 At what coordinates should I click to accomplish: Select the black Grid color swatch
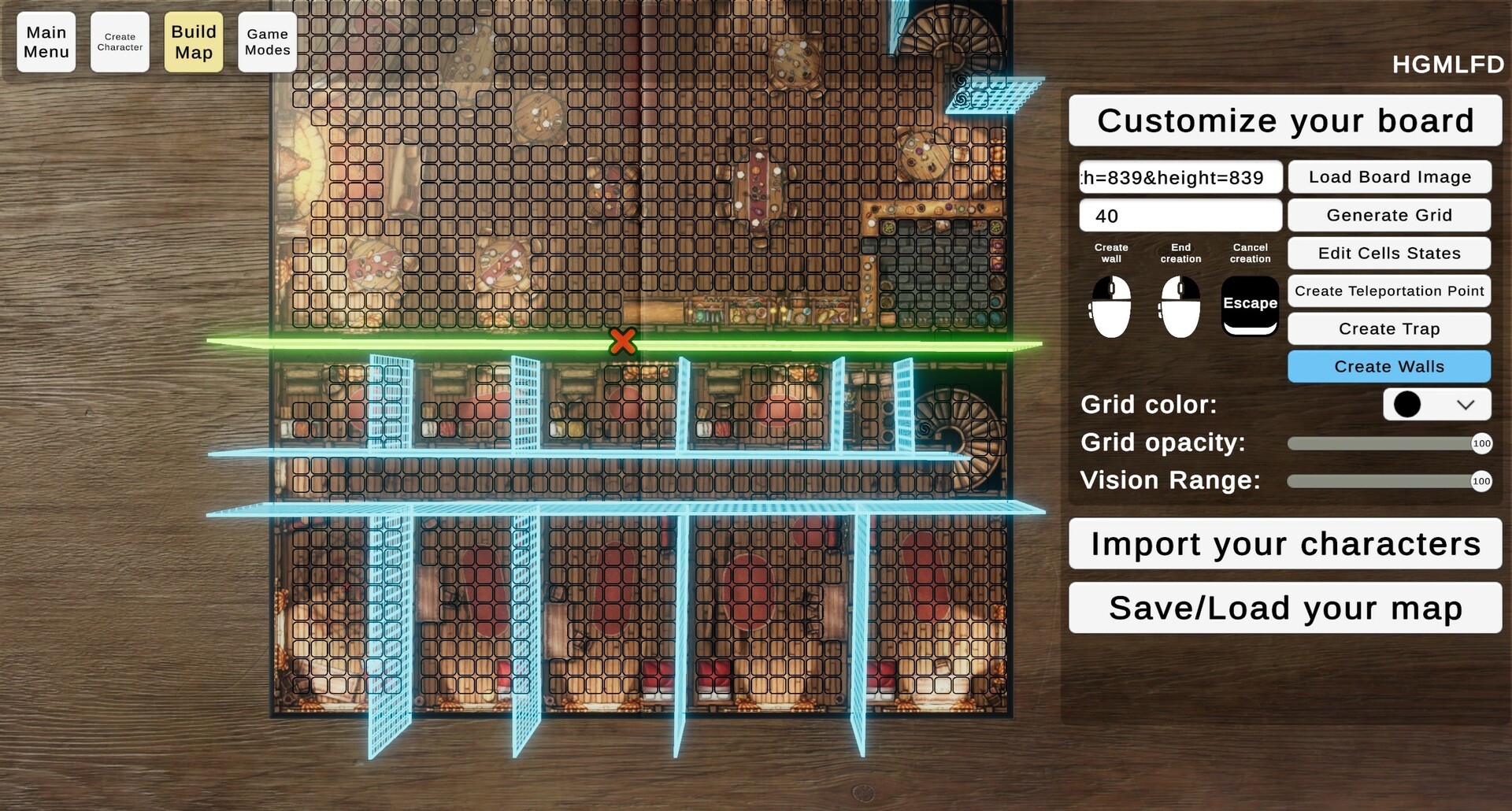click(1406, 404)
